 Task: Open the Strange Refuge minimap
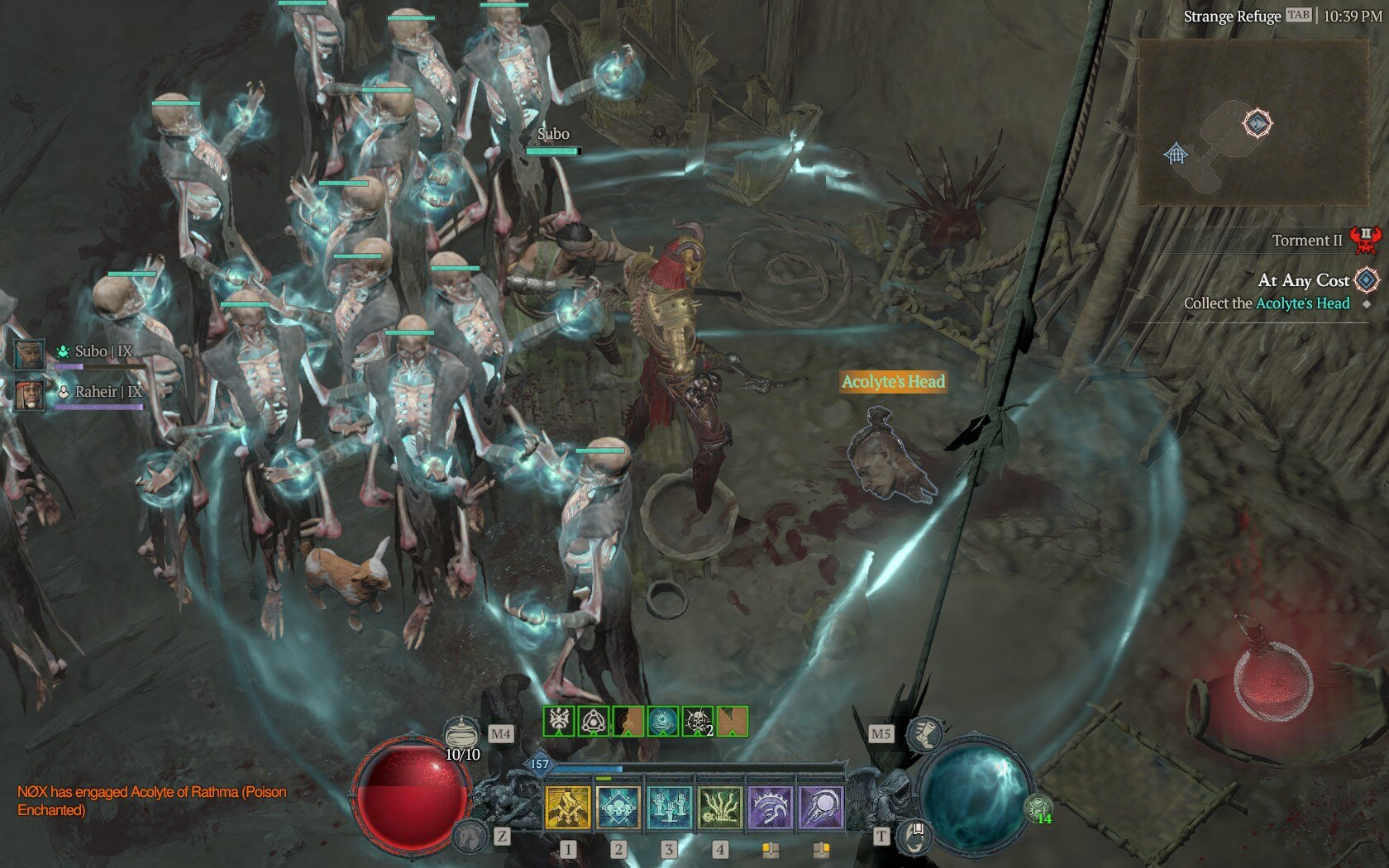(x=1253, y=122)
